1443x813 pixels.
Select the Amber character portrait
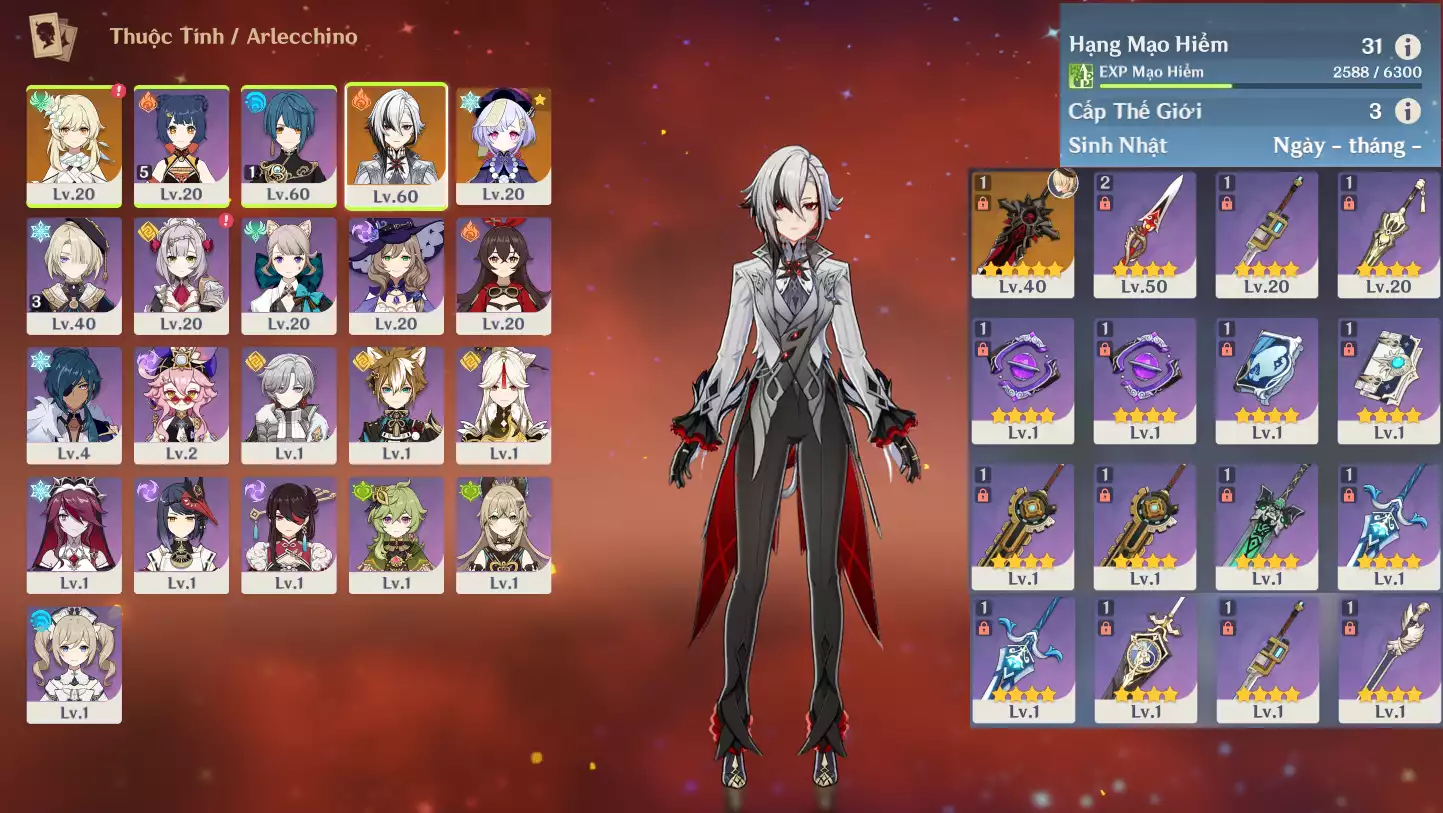click(x=503, y=275)
